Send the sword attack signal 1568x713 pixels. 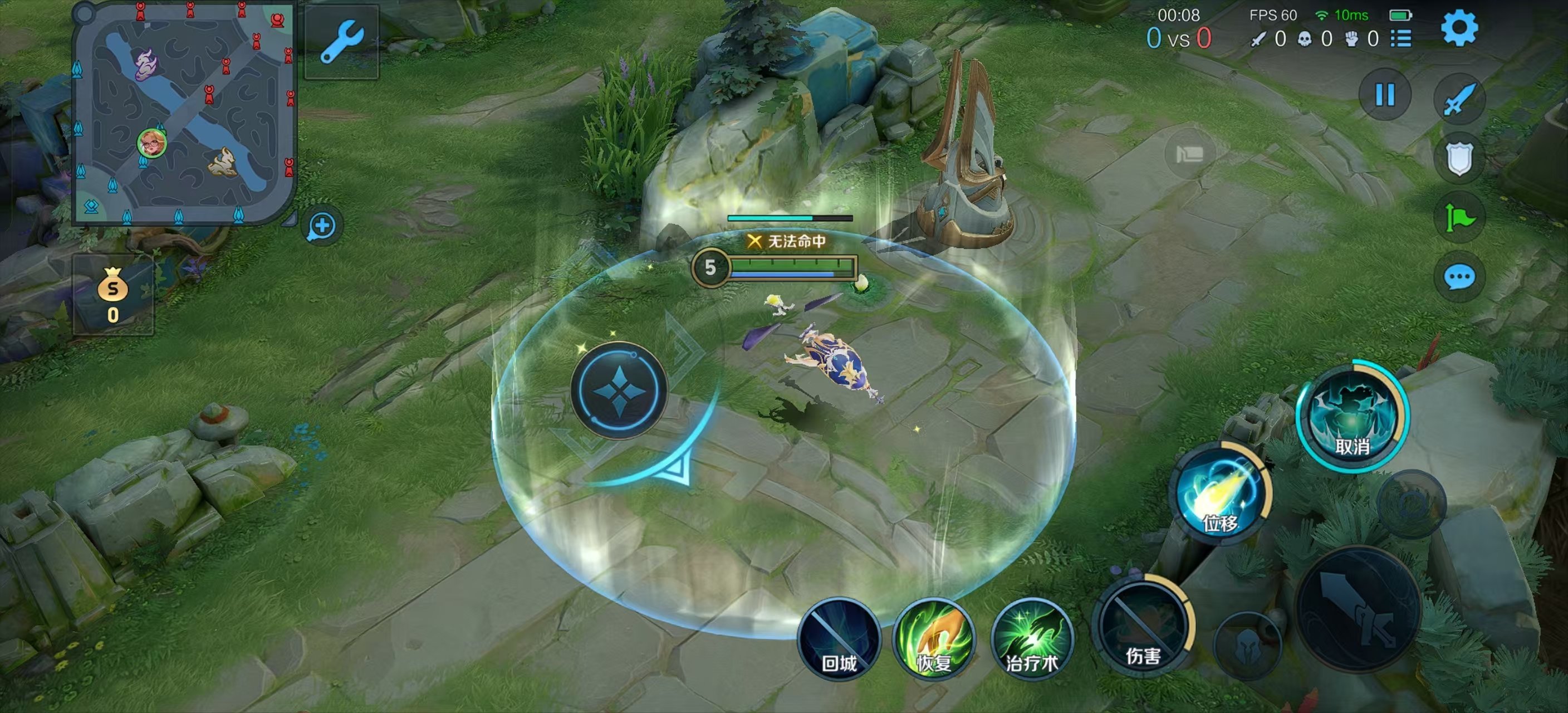coord(1459,99)
